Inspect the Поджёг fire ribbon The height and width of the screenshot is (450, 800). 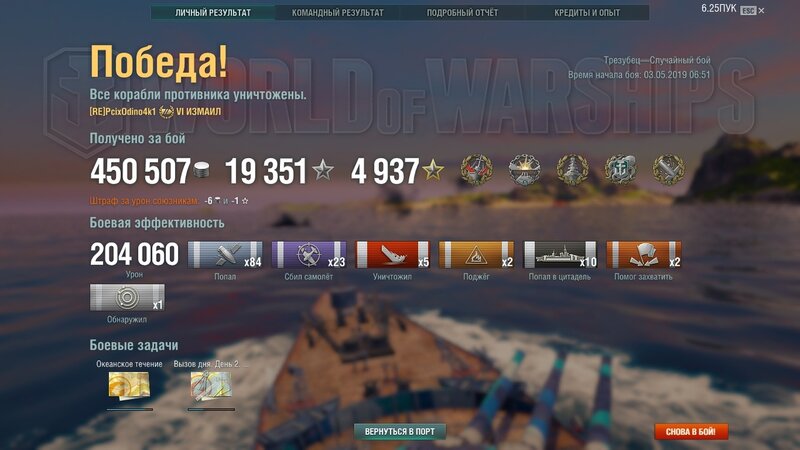[x=476, y=255]
